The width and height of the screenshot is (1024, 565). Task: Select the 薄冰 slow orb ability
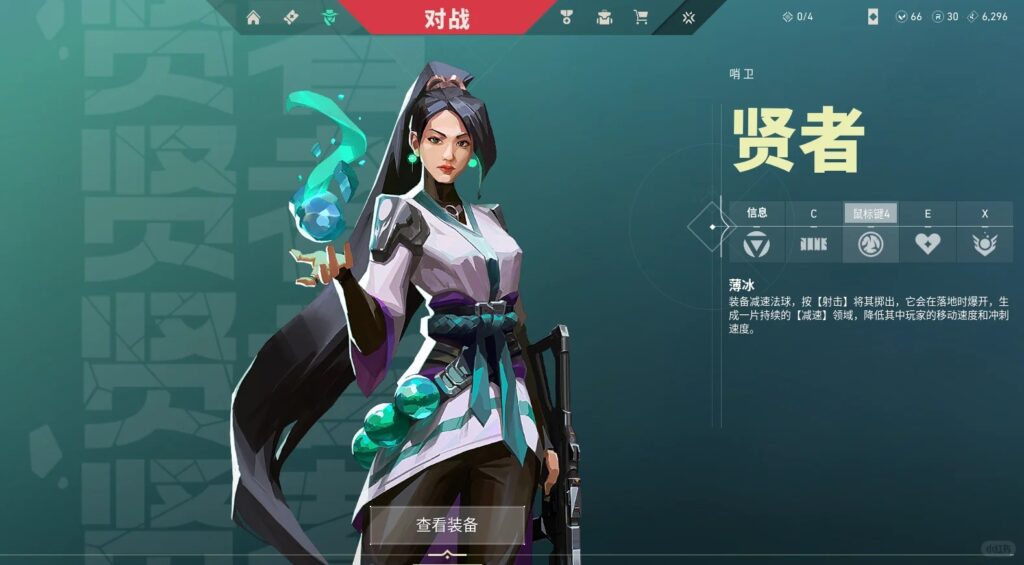point(870,243)
